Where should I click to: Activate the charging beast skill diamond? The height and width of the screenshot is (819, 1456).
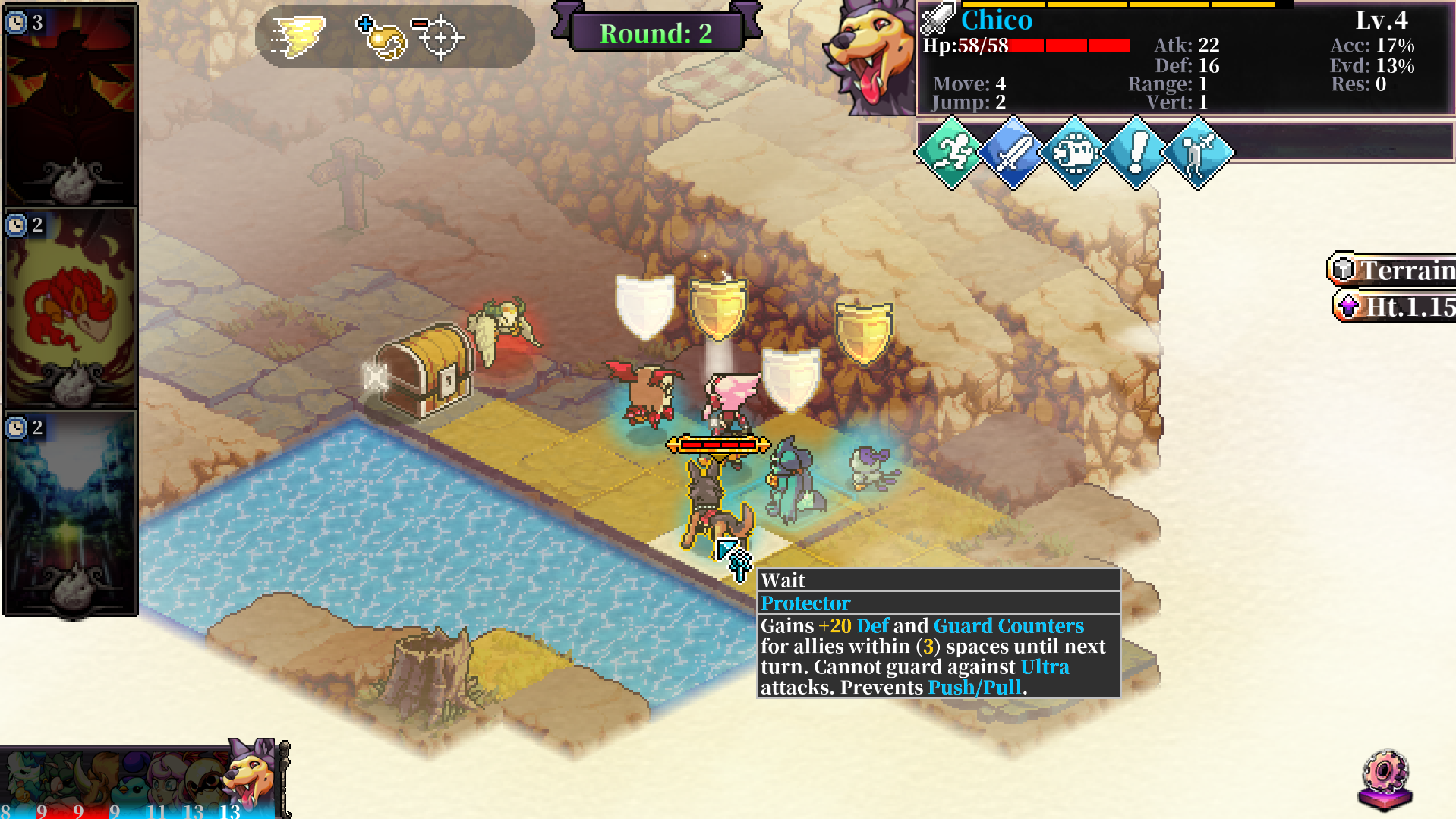click(x=1074, y=153)
